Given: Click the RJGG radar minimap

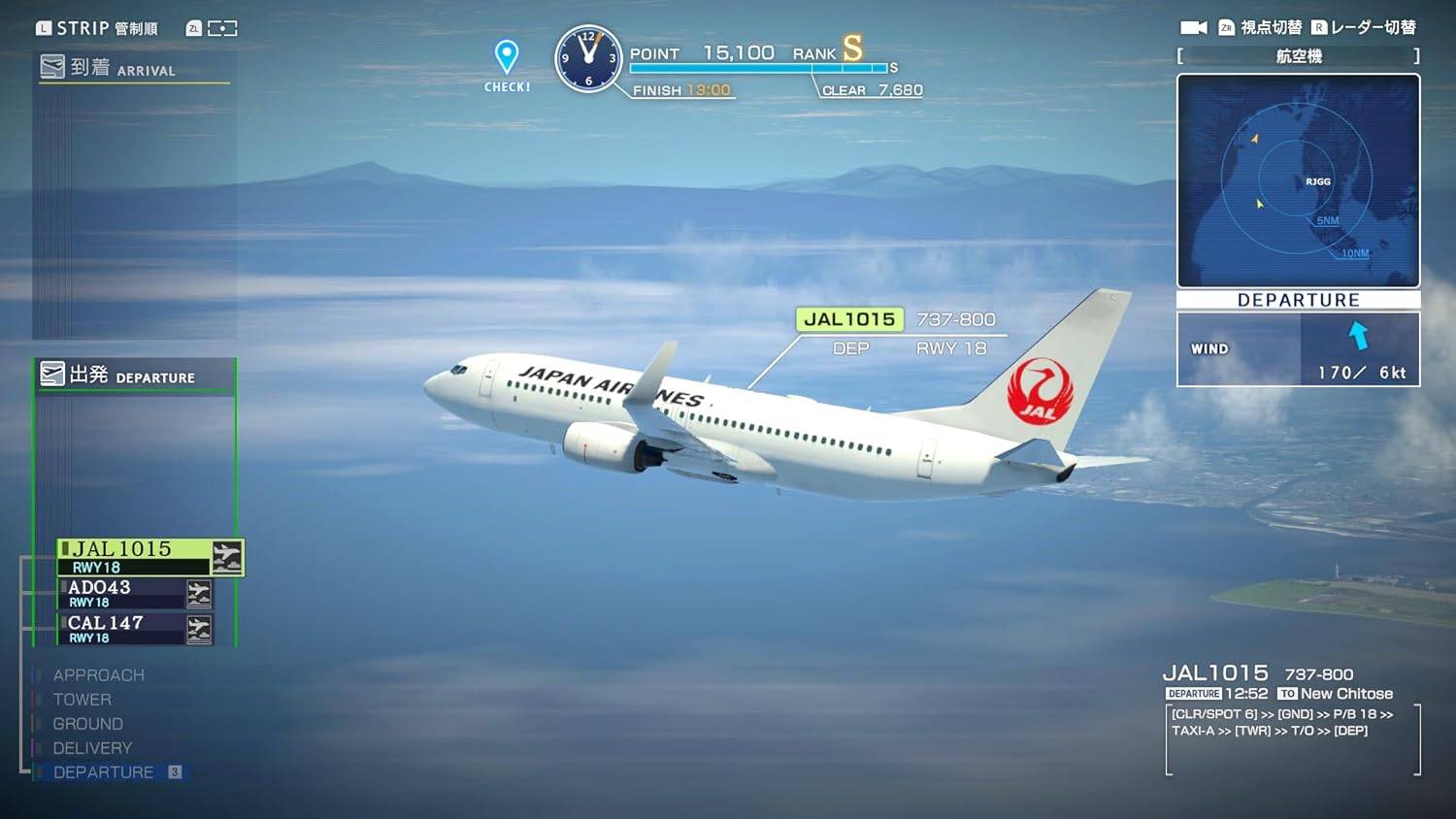Looking at the screenshot, I should coord(1298,181).
